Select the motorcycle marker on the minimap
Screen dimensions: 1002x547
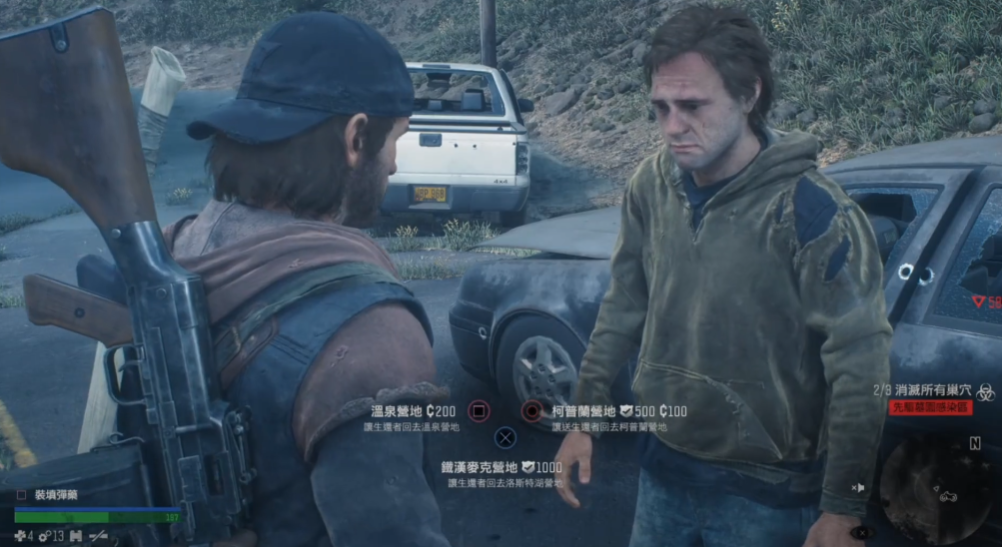pos(947,495)
